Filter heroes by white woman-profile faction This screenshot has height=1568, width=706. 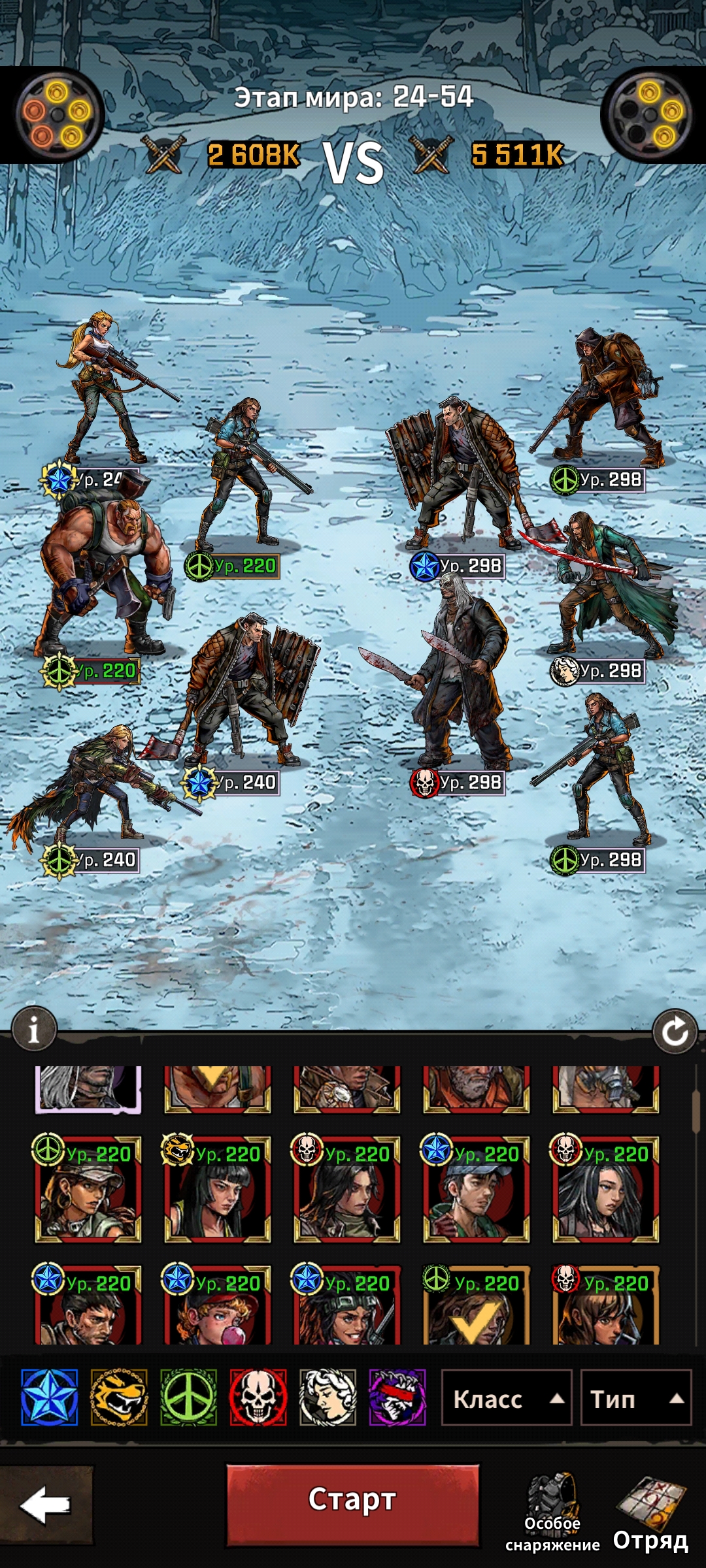click(328, 1397)
